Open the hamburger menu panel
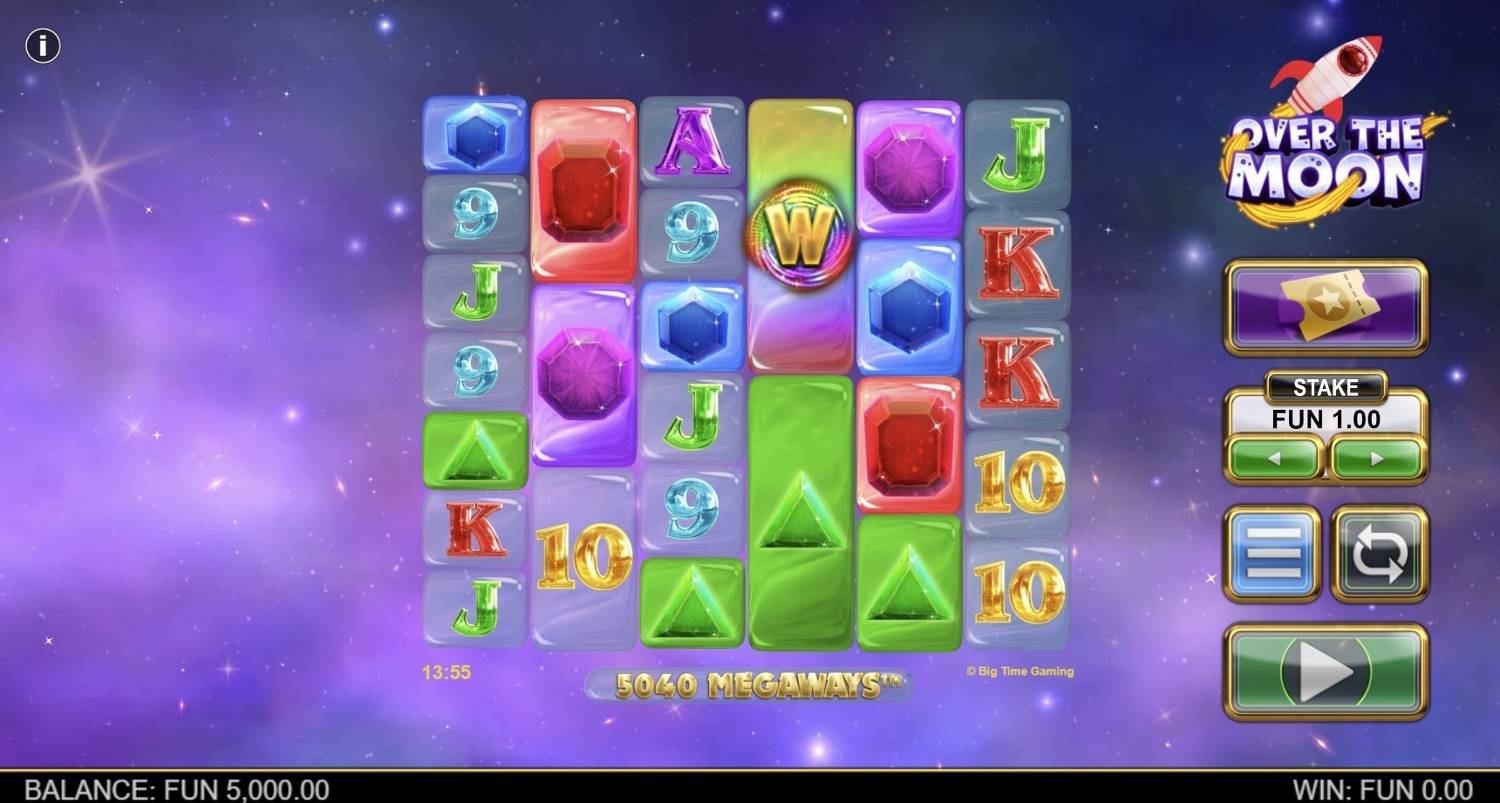 (x=1272, y=553)
